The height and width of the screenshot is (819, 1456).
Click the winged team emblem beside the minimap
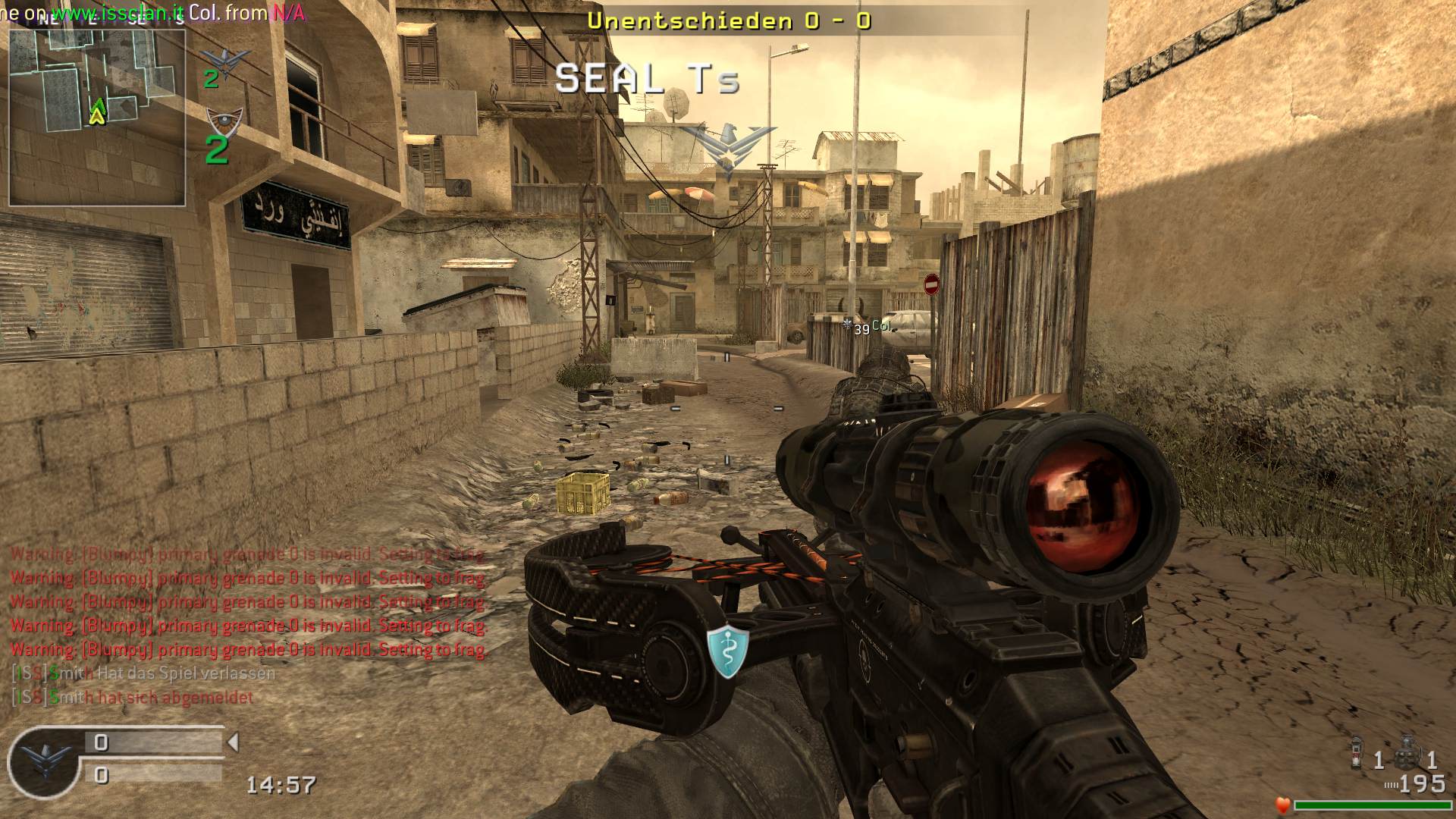coord(224,58)
